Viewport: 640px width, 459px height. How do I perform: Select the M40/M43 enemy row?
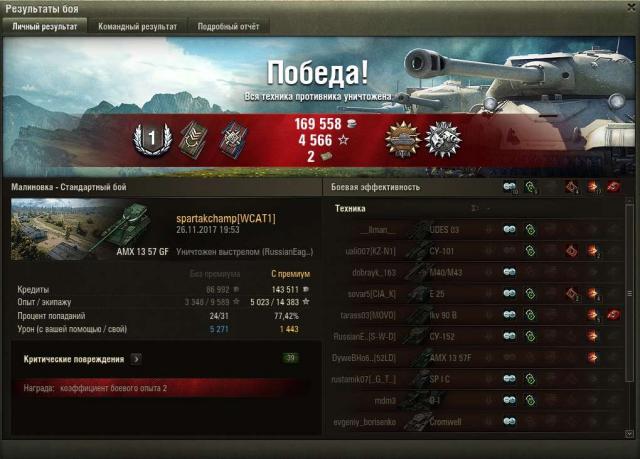pos(470,272)
